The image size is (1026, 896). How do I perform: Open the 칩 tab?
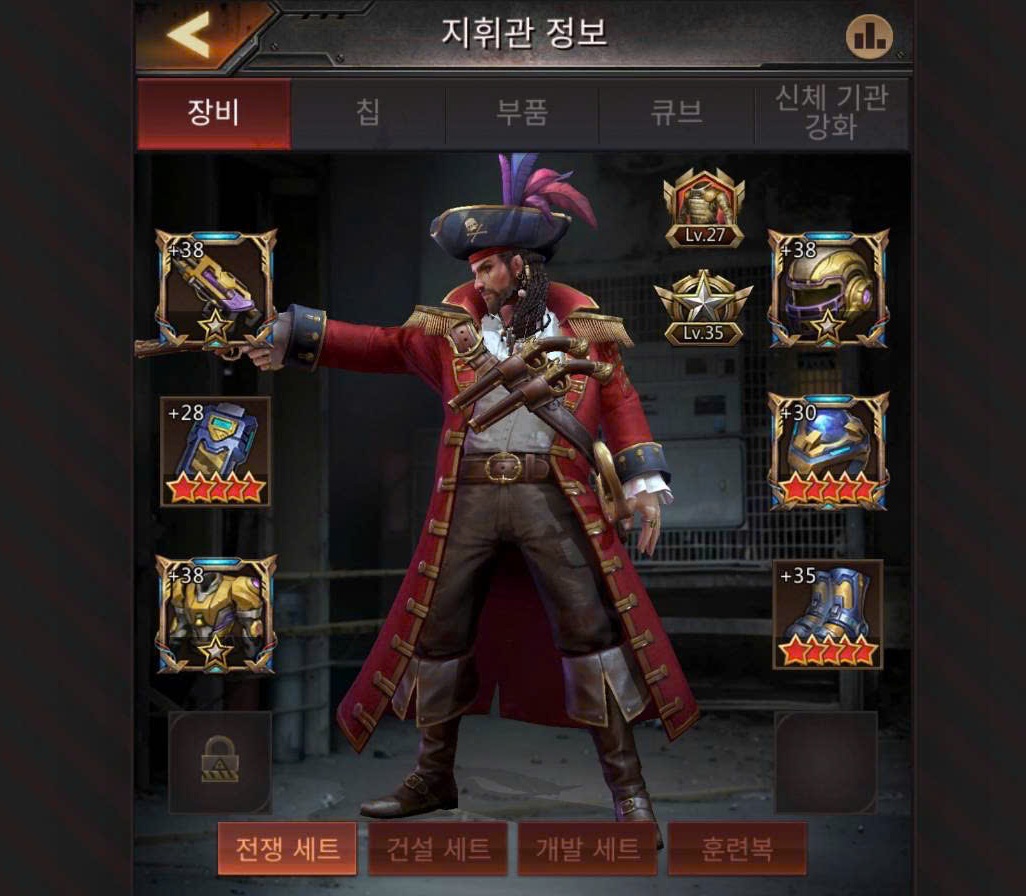[x=368, y=113]
